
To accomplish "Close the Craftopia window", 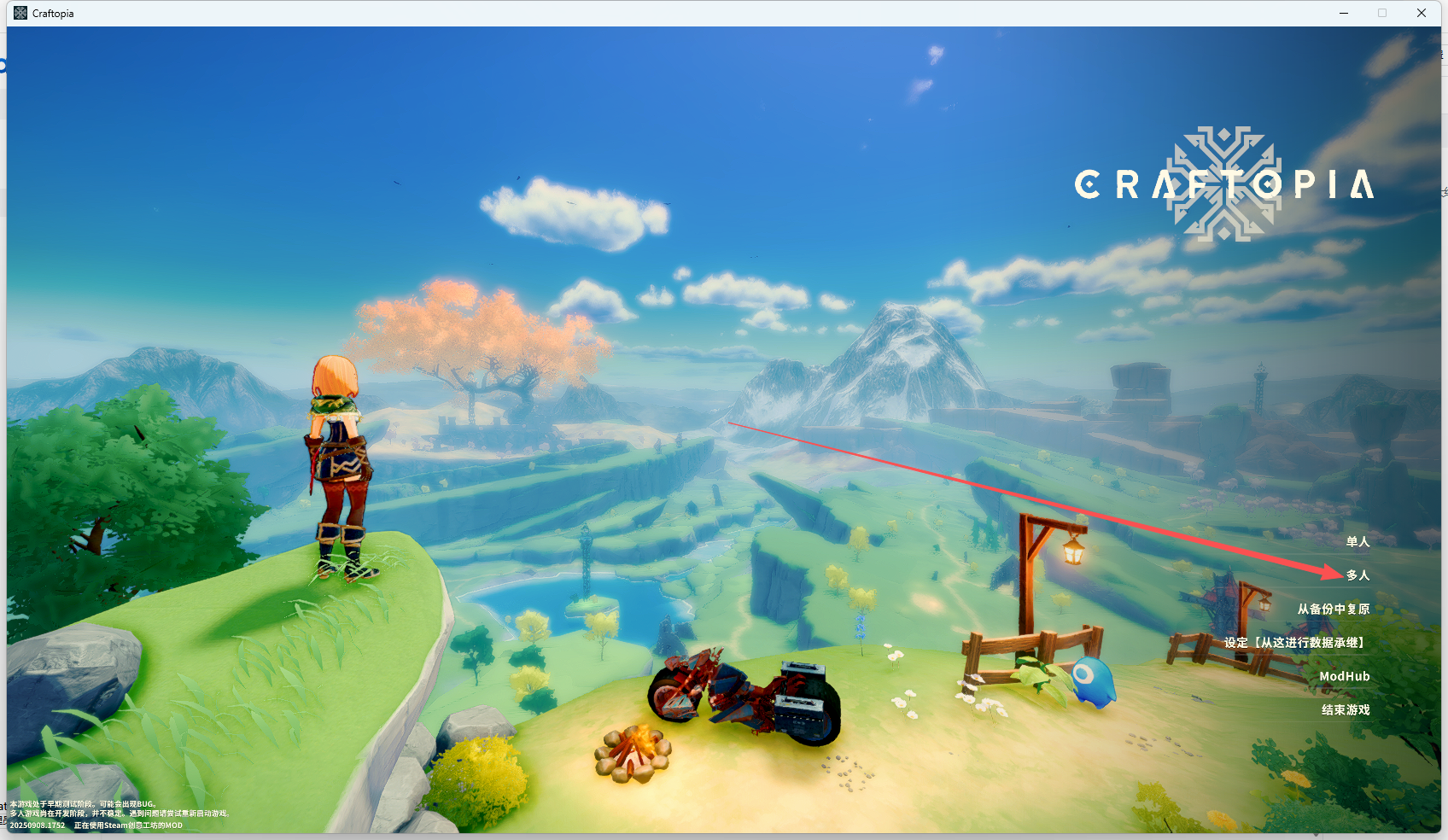I will (1422, 13).
